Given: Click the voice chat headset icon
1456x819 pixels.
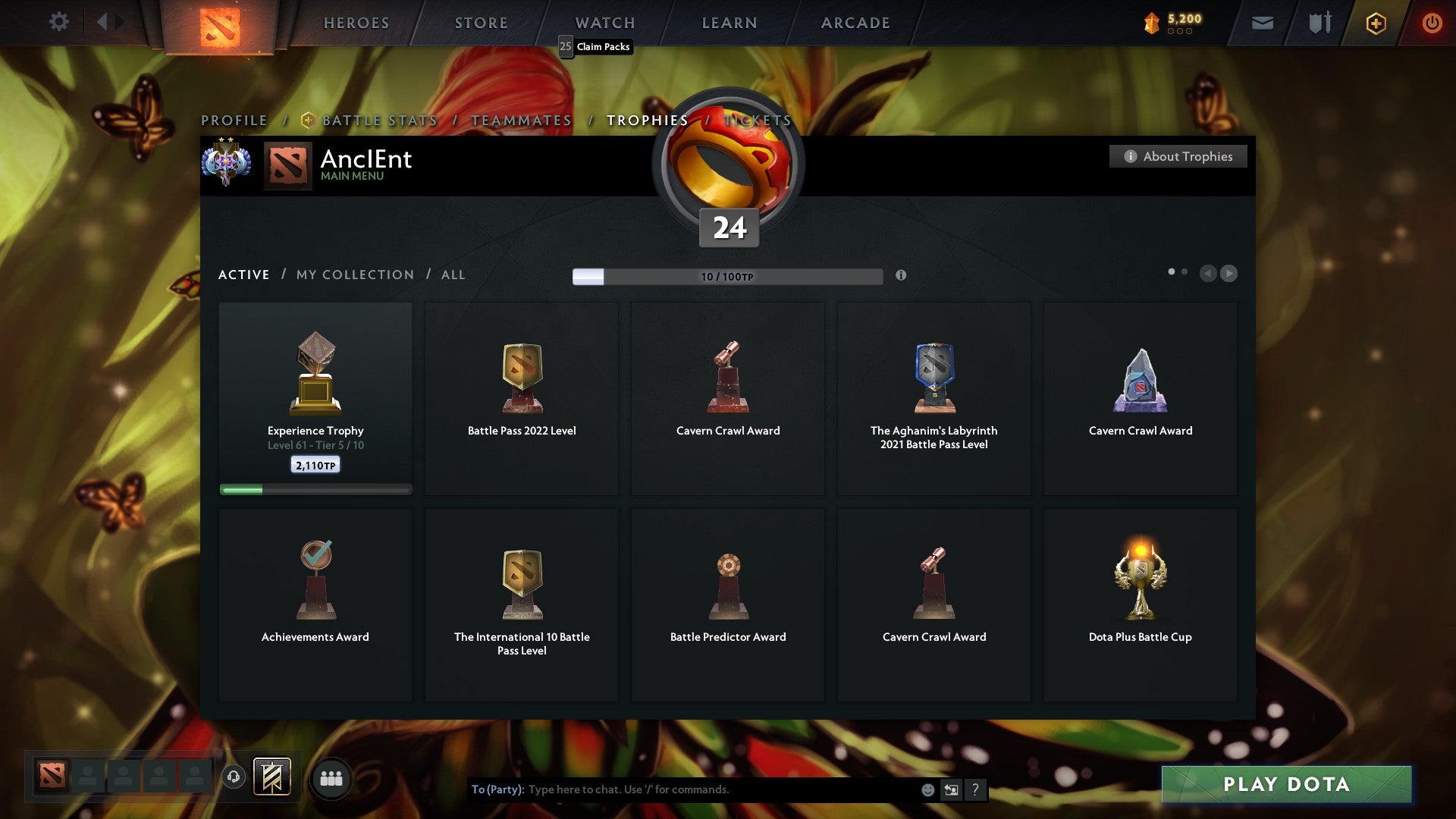Looking at the screenshot, I should (233, 777).
